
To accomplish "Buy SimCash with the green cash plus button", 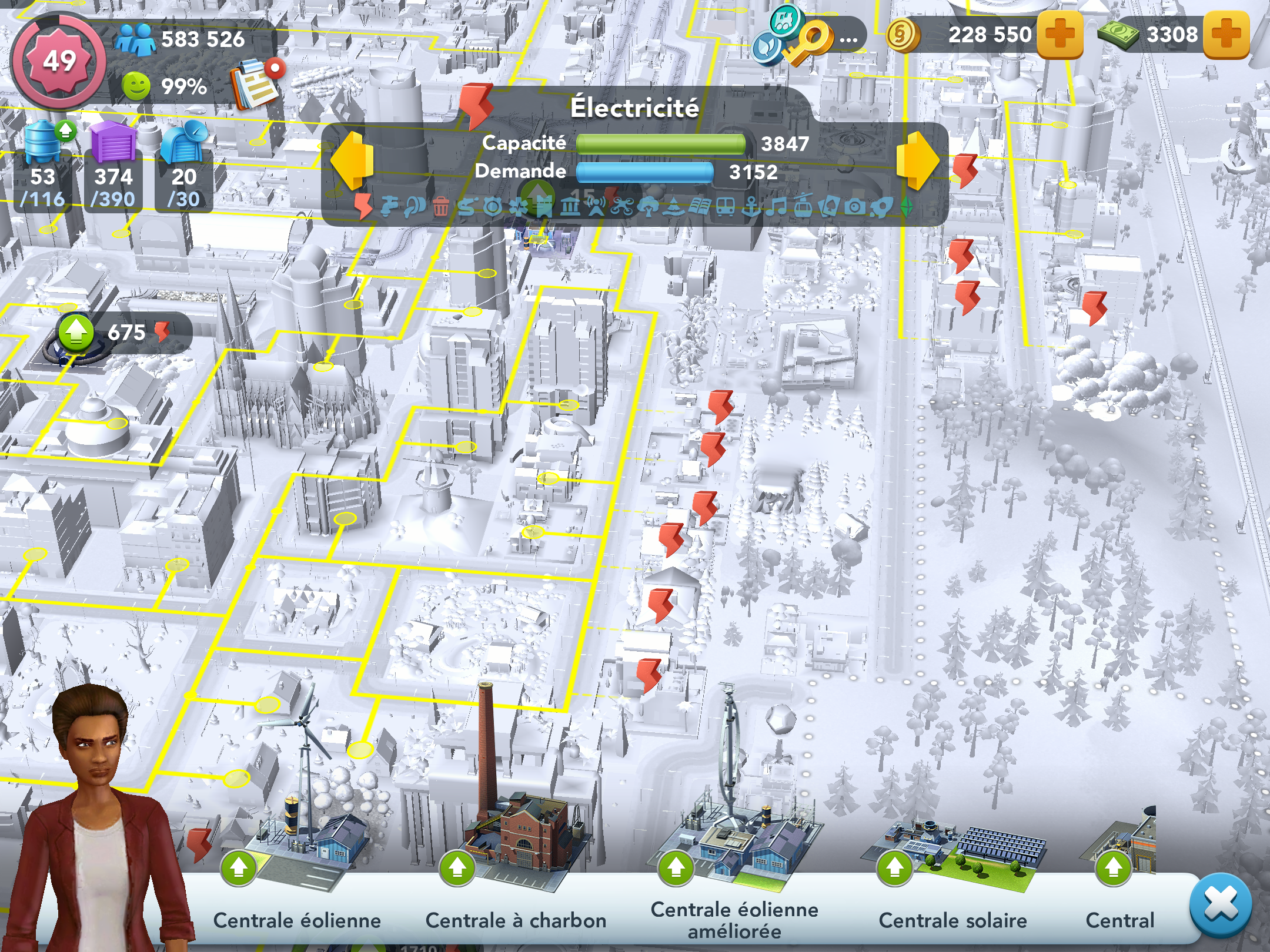I will point(1226,35).
